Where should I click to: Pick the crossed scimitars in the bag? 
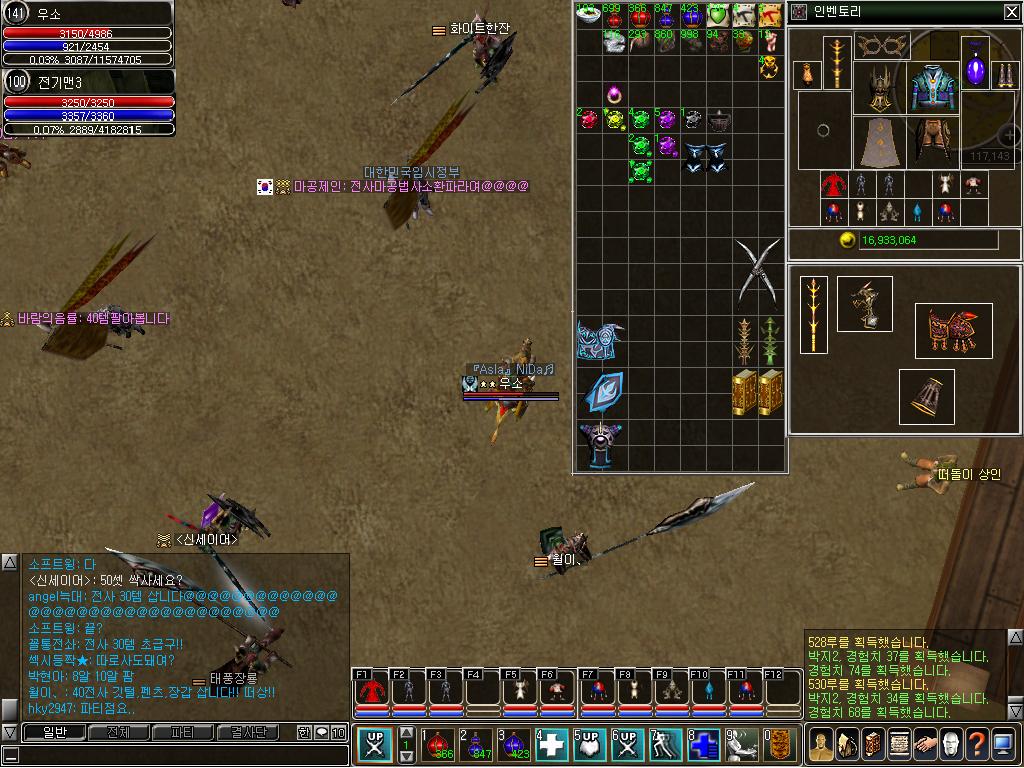(757, 271)
